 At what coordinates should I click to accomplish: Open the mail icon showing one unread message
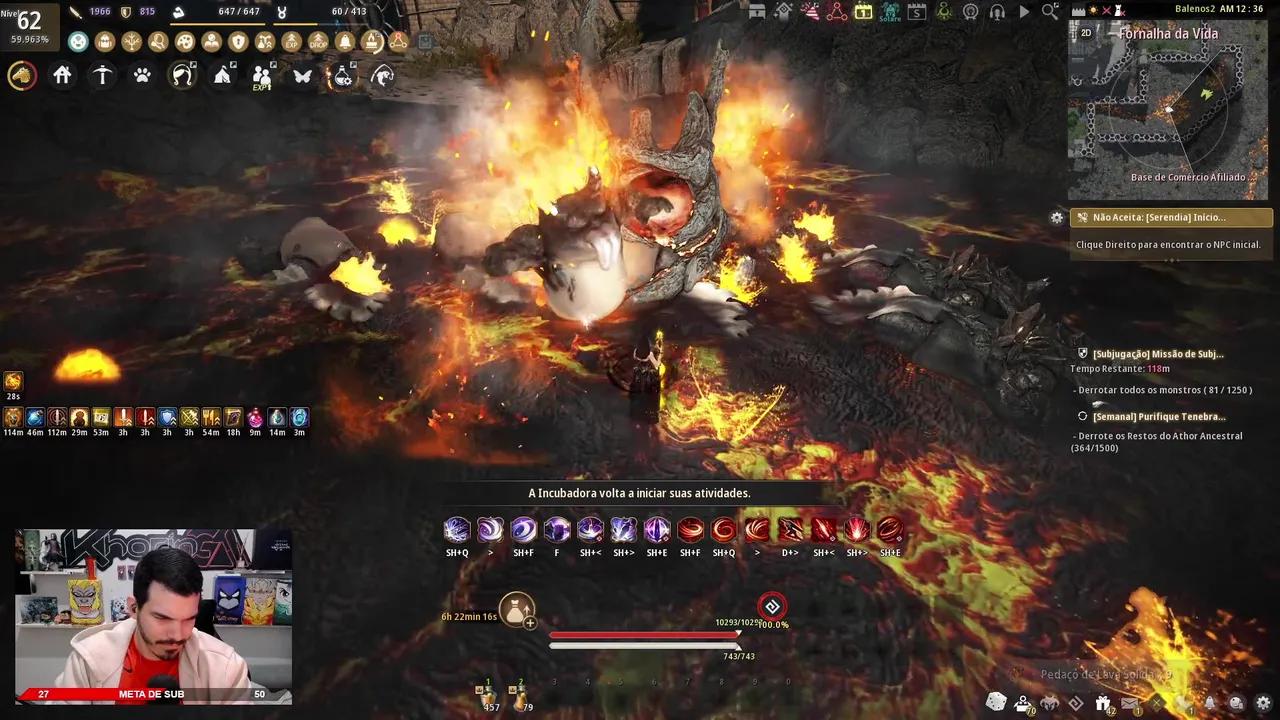[1130, 703]
